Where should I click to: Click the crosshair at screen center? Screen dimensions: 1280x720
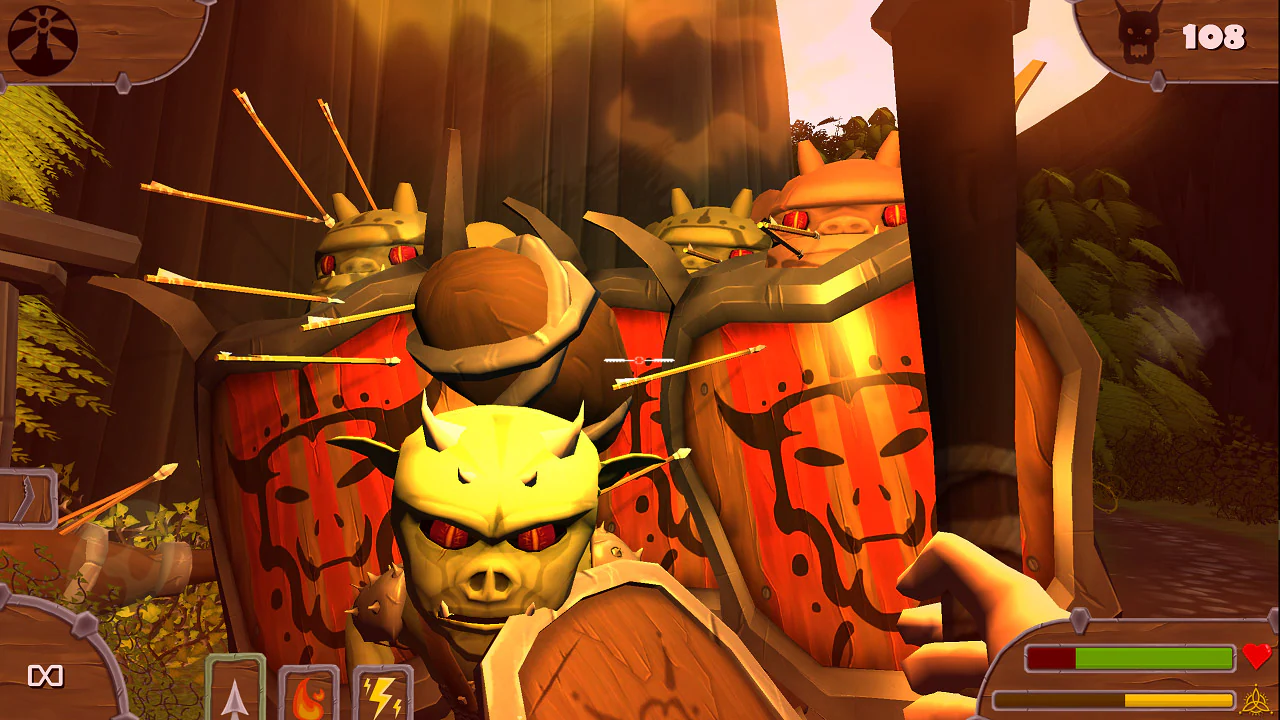click(637, 360)
